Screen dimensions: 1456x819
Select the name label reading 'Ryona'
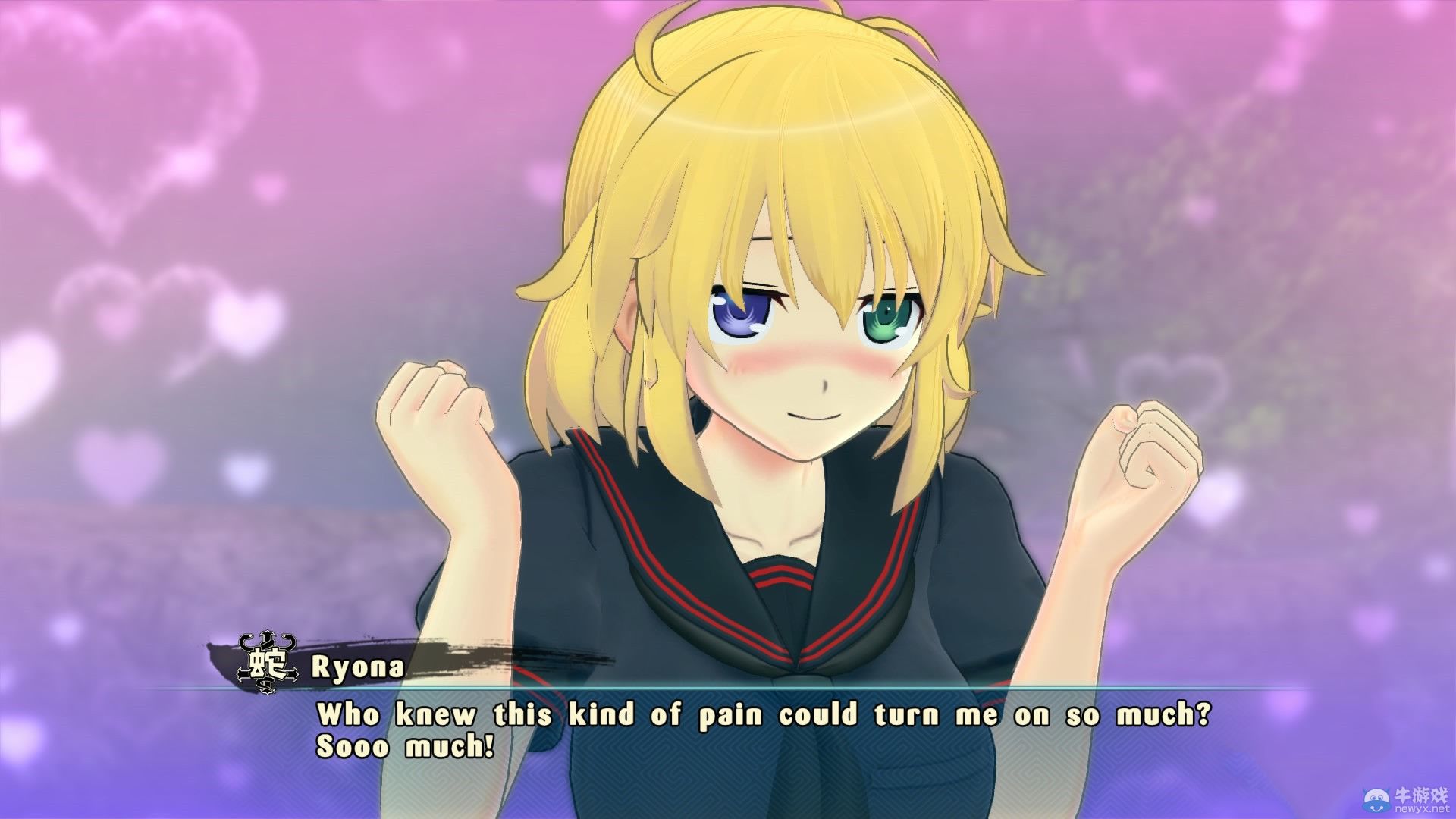(x=356, y=669)
